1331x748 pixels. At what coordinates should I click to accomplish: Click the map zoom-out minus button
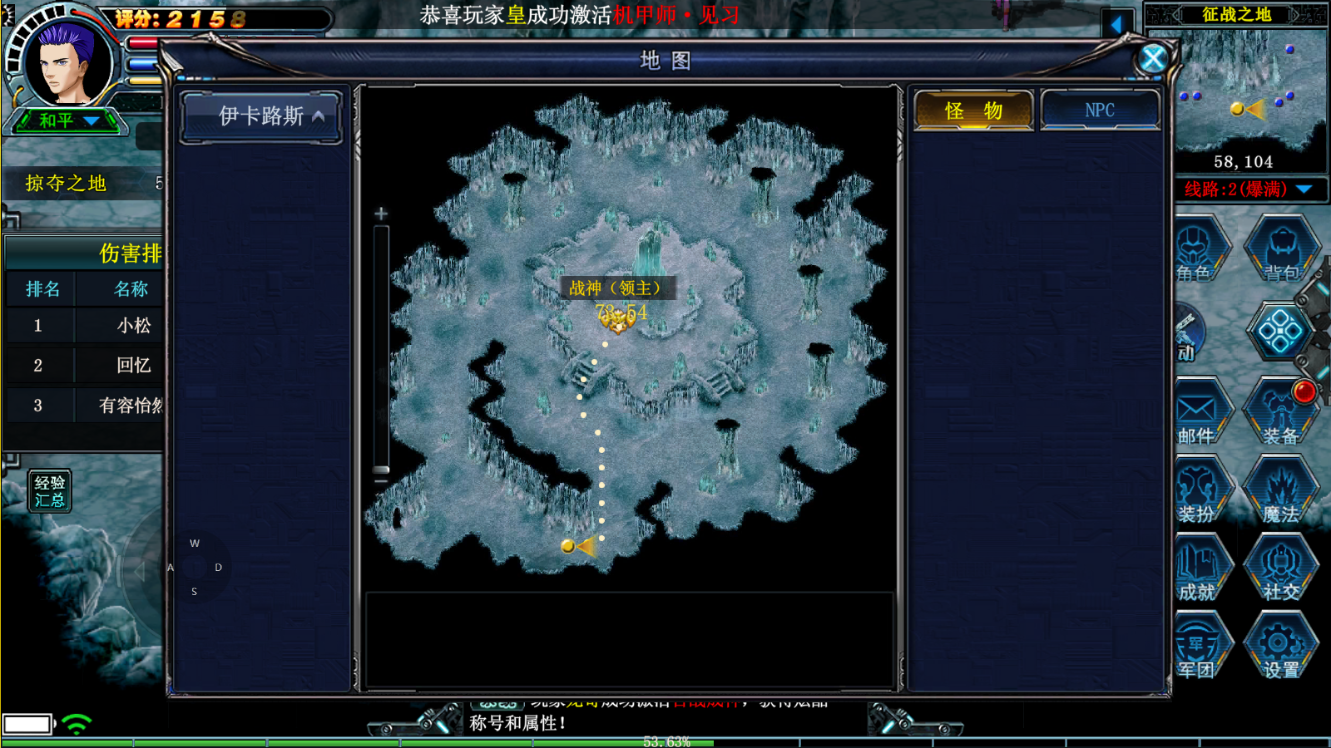pos(381,482)
